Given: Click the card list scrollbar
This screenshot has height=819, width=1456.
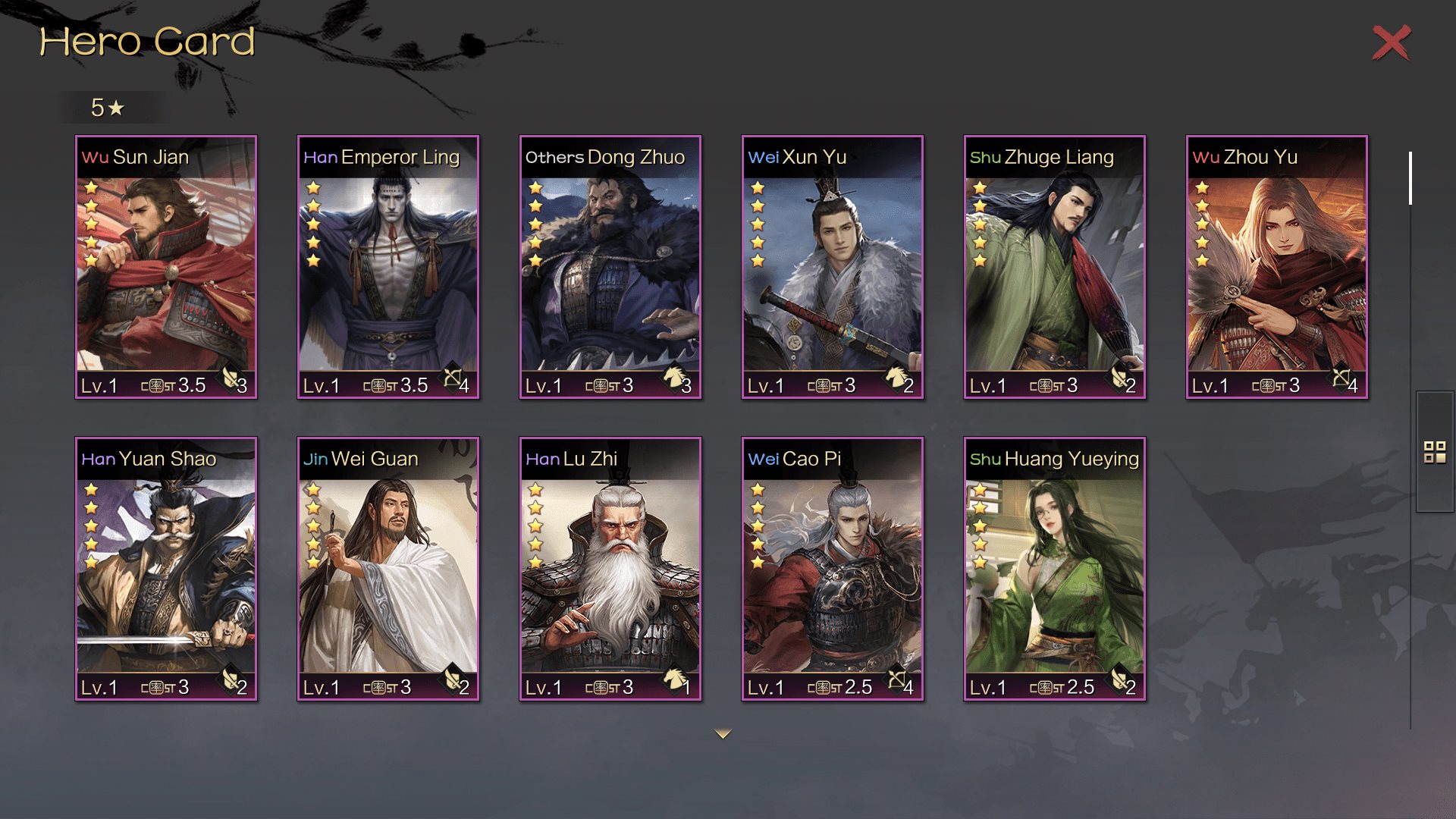Looking at the screenshot, I should [1410, 179].
